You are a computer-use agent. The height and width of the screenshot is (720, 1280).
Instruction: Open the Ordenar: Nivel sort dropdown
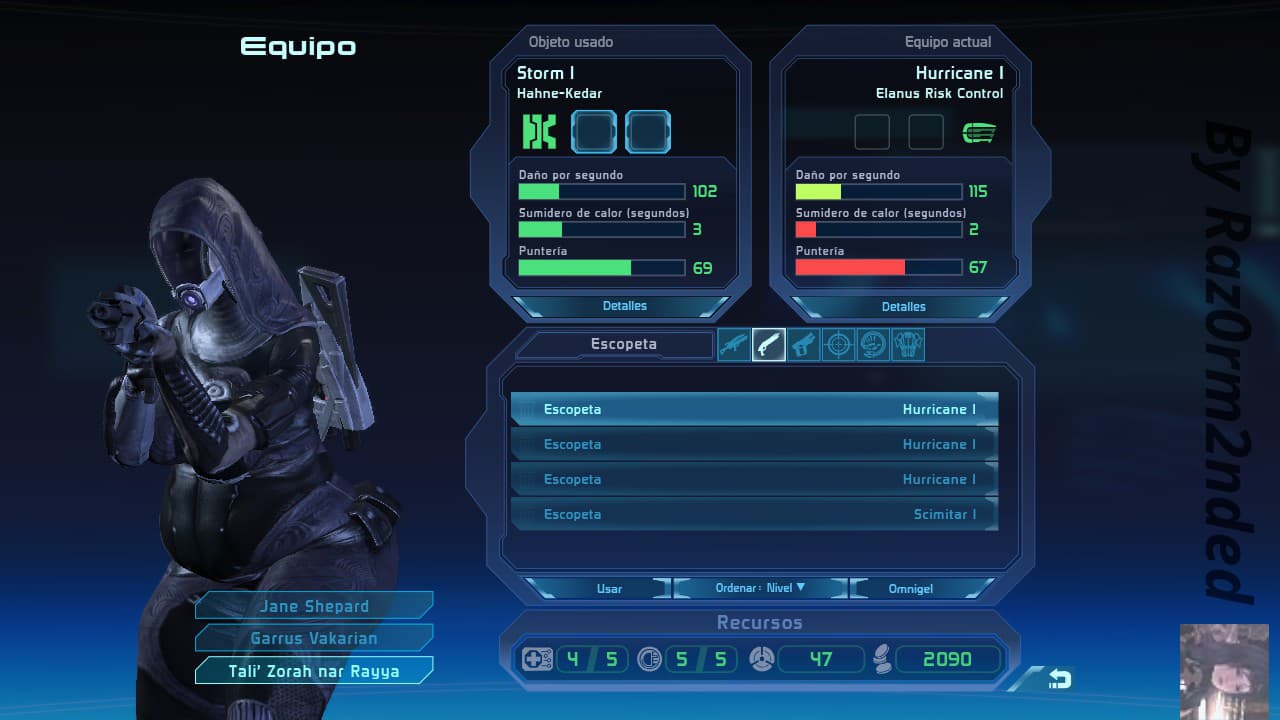click(x=761, y=588)
